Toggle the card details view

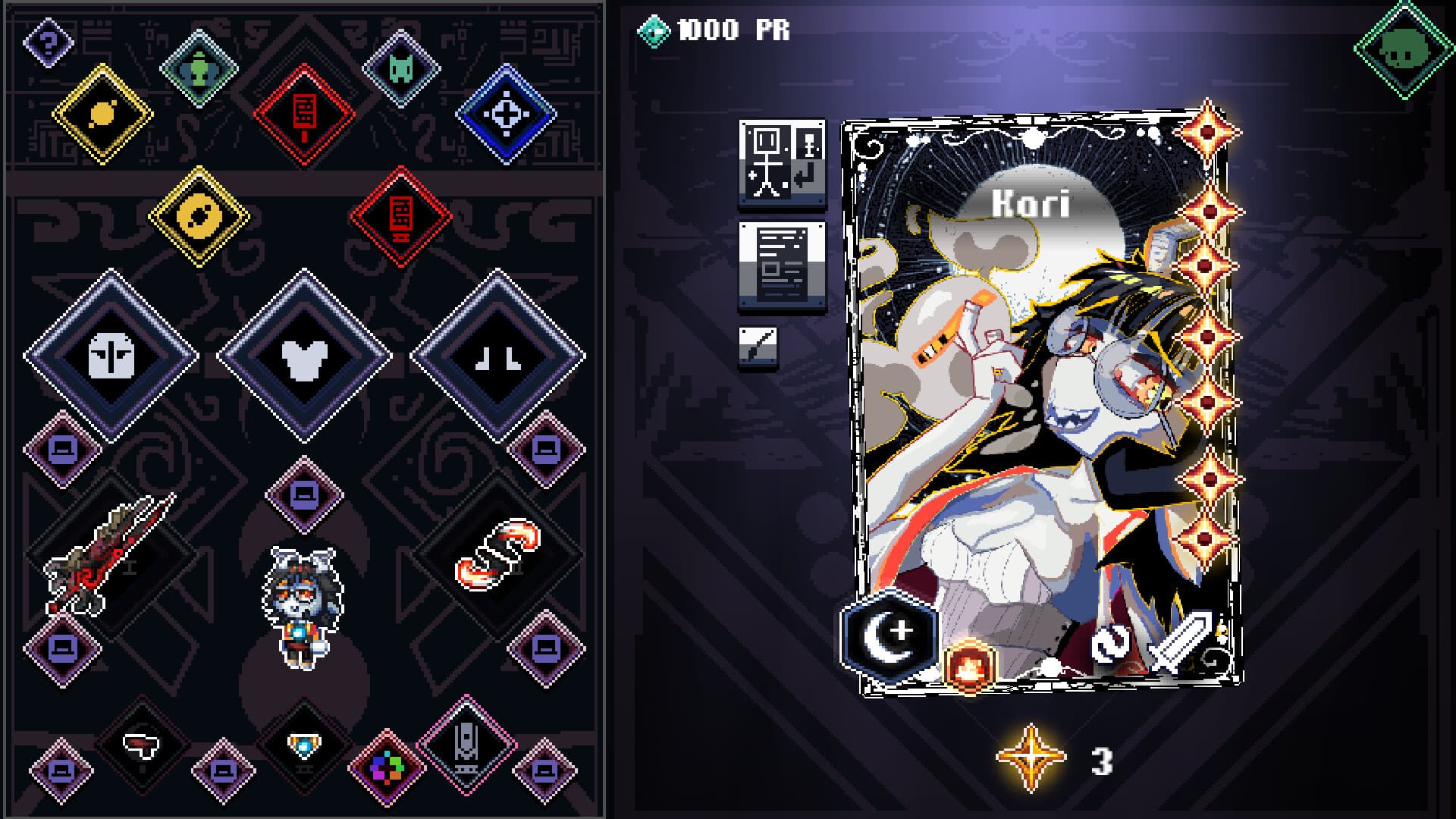coord(781,265)
